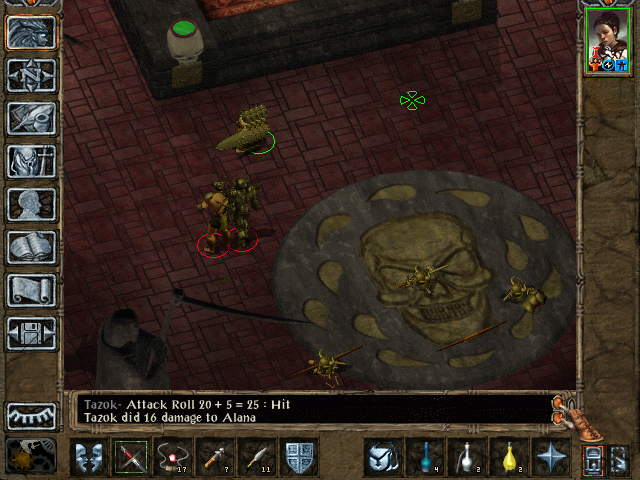Open options with the floppy disk icon
The width and height of the screenshot is (640, 480).
(31, 333)
